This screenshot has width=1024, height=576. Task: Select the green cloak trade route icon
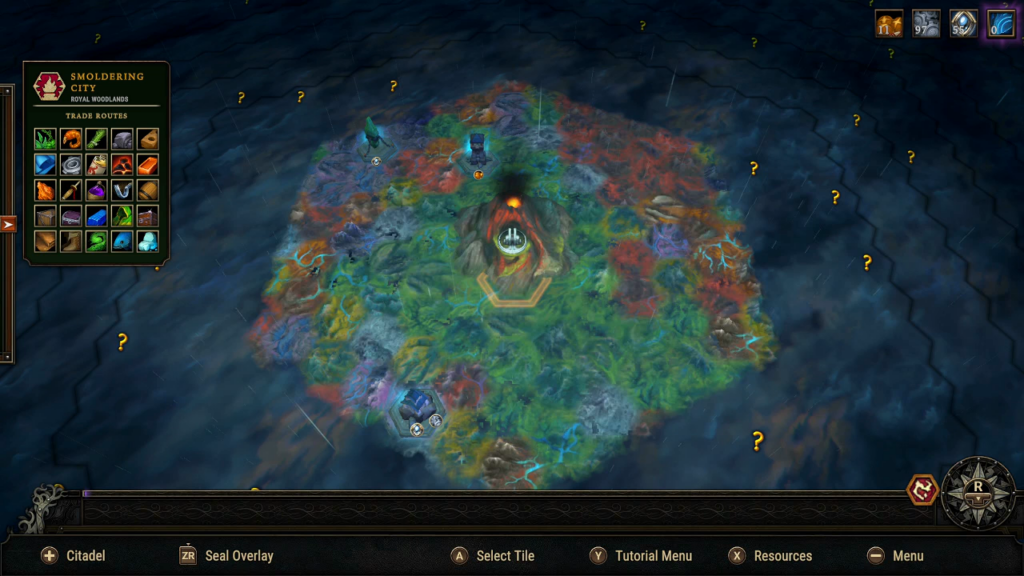[x=122, y=215]
